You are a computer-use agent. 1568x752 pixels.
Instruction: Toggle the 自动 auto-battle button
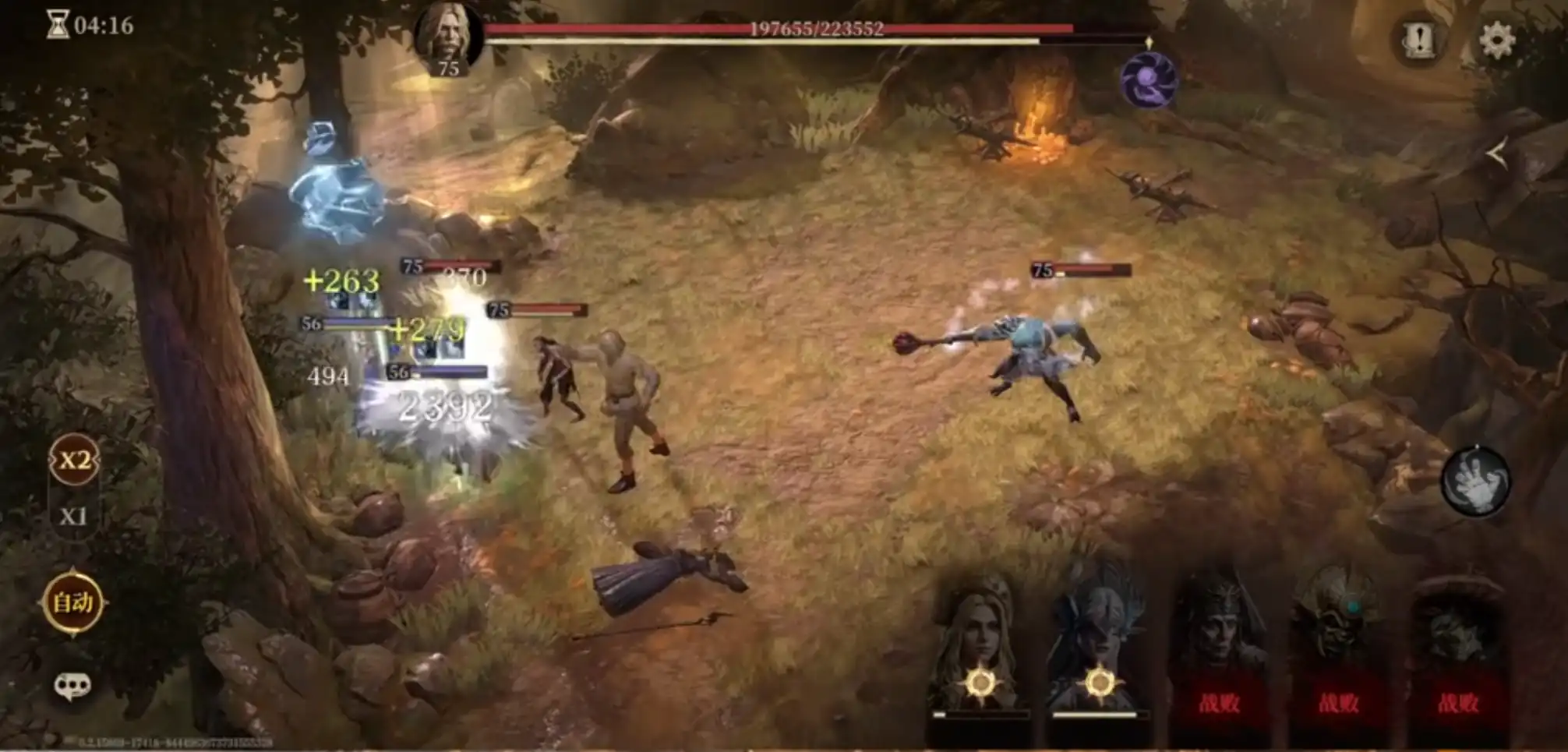[x=72, y=602]
